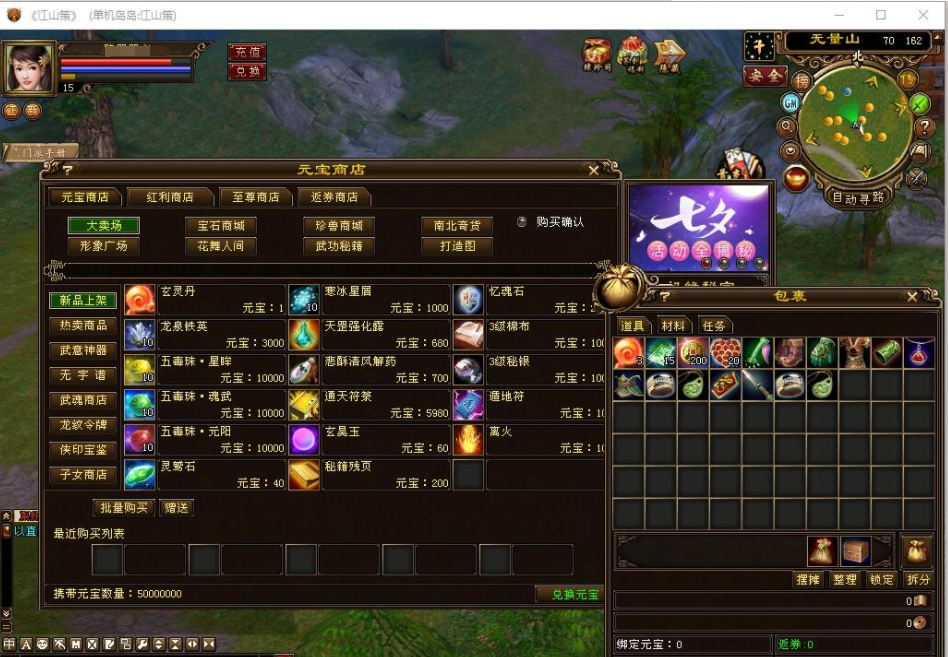Maximize the game window
This screenshot has width=948, height=657.
[881, 15]
